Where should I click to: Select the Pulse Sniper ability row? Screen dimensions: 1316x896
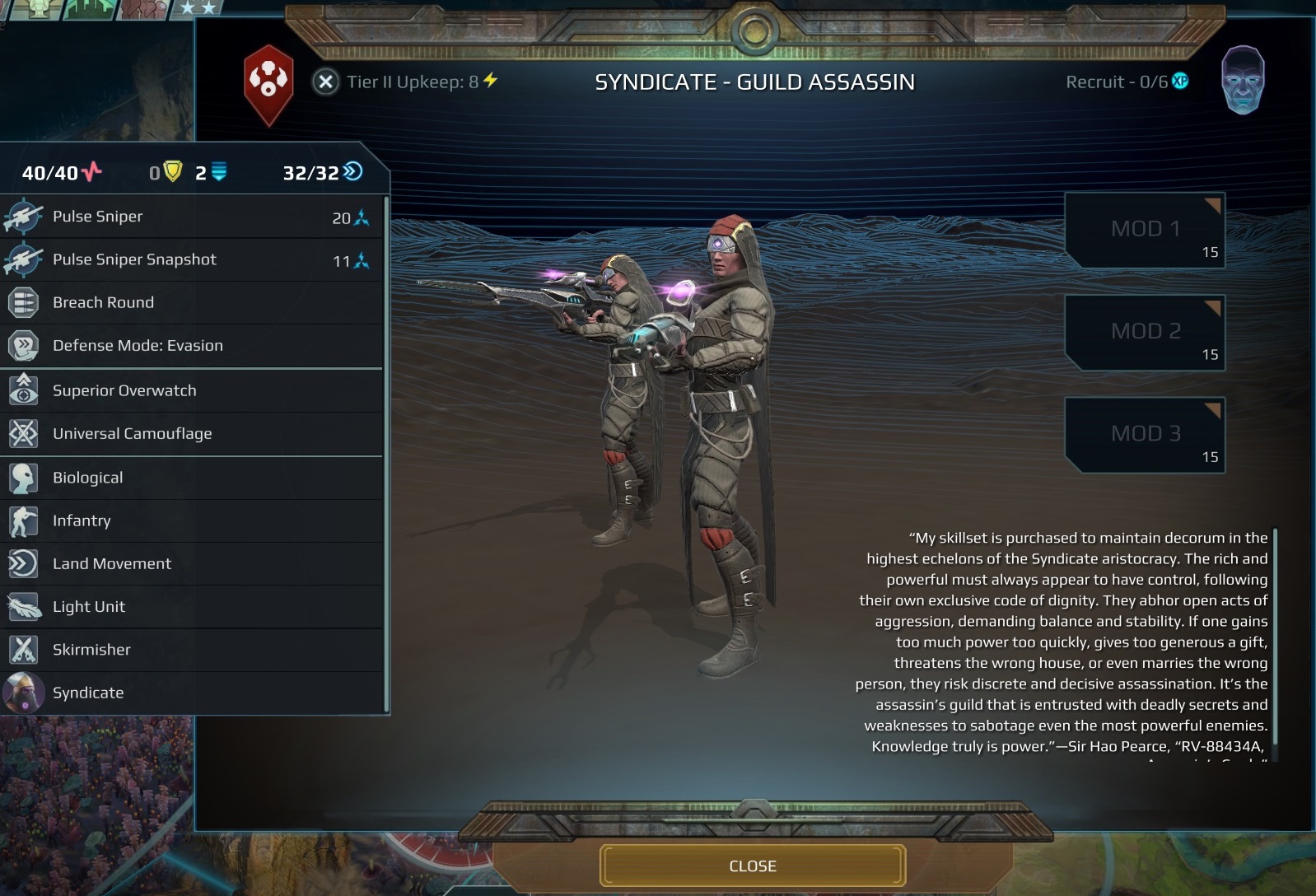pos(192,217)
